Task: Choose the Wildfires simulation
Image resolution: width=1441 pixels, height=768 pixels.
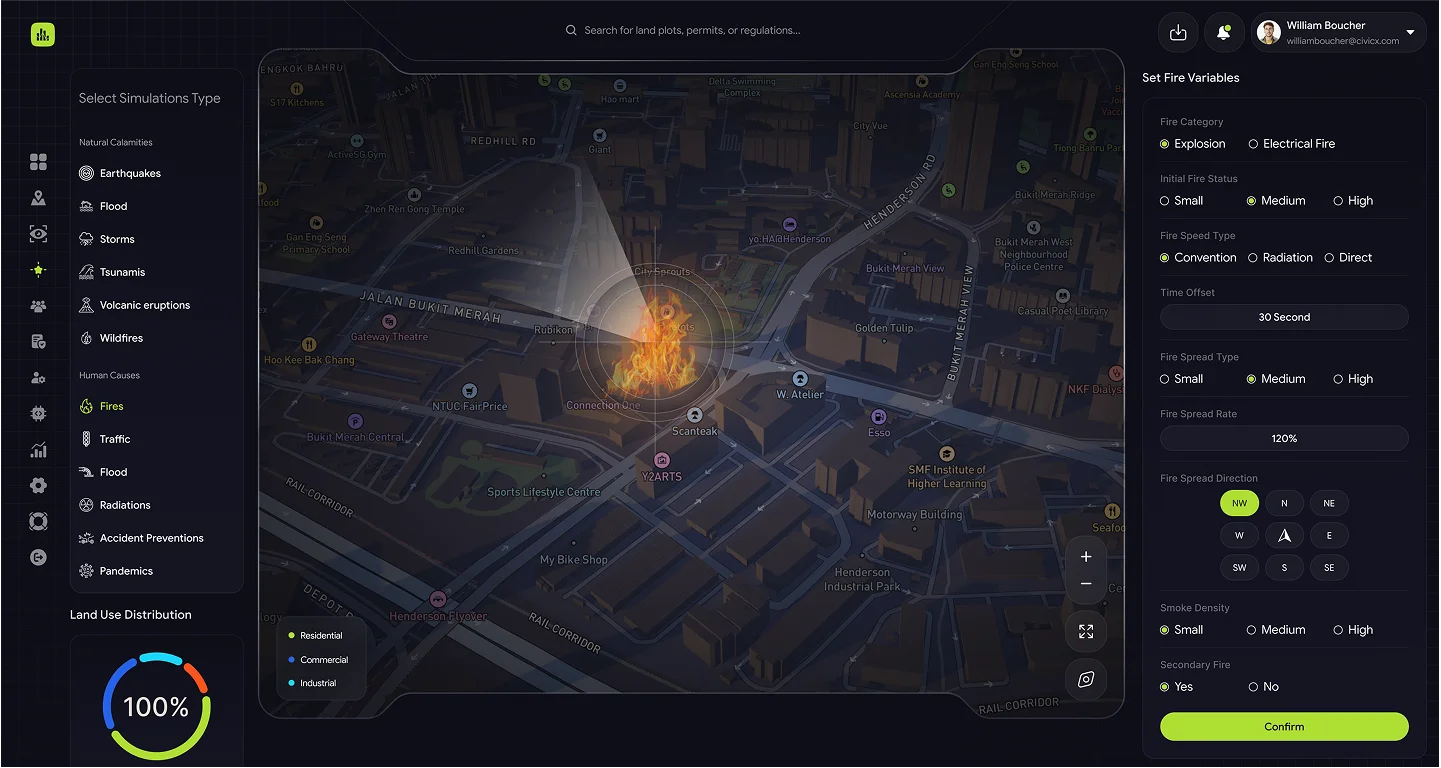Action: 121,338
